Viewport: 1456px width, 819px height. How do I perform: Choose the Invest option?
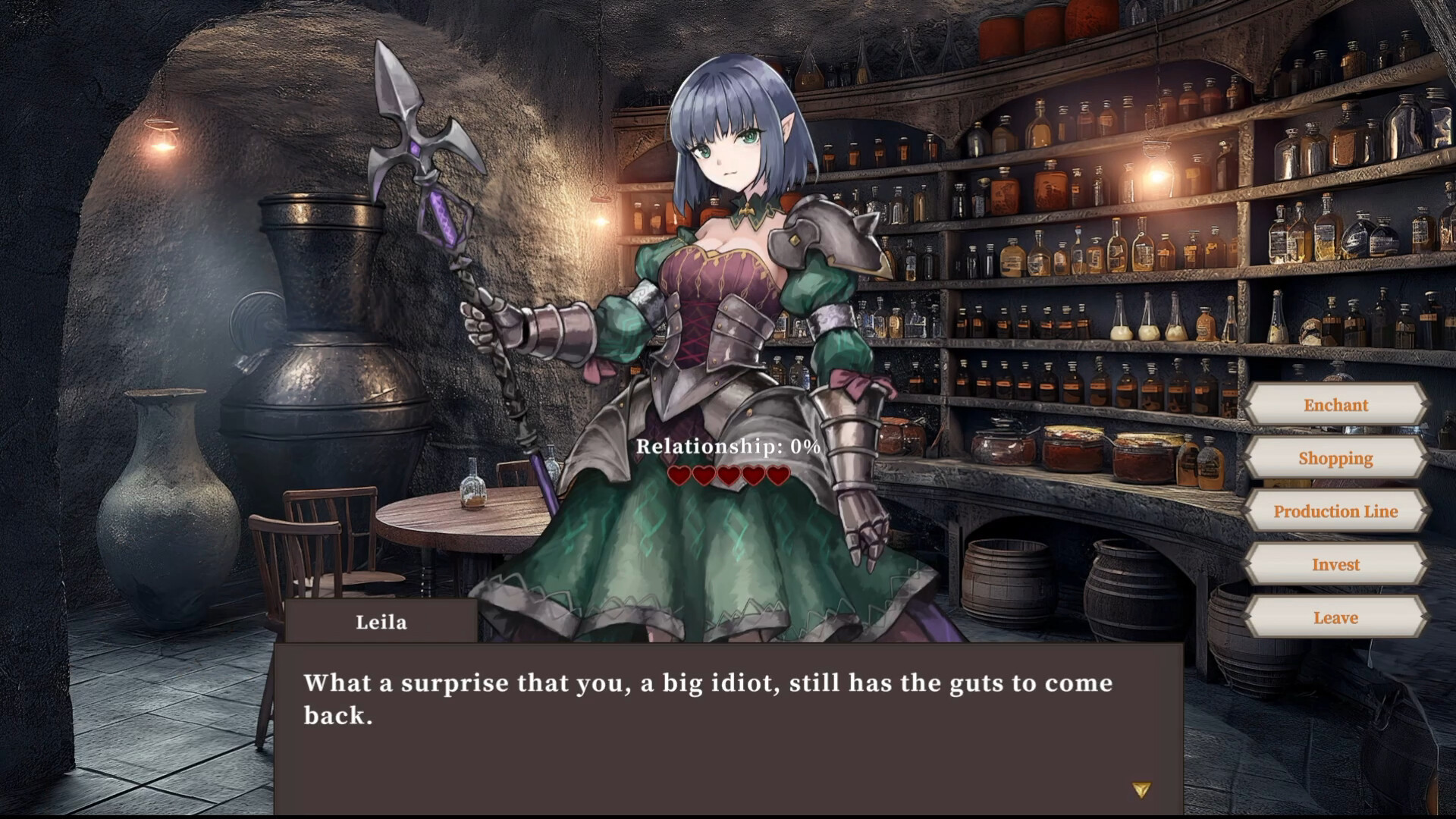tap(1335, 564)
